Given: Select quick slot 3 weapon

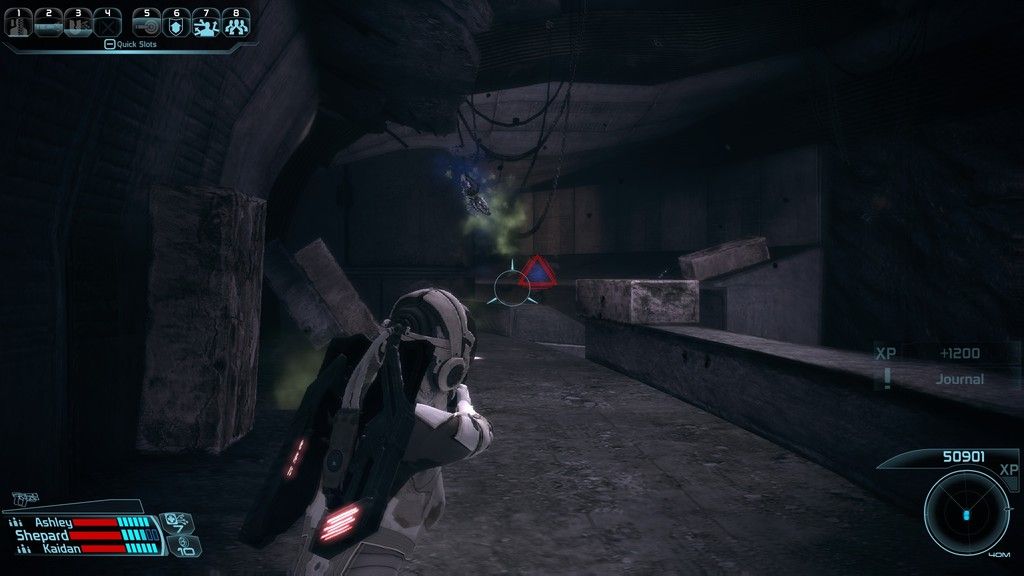Looking at the screenshot, I should [x=77, y=23].
